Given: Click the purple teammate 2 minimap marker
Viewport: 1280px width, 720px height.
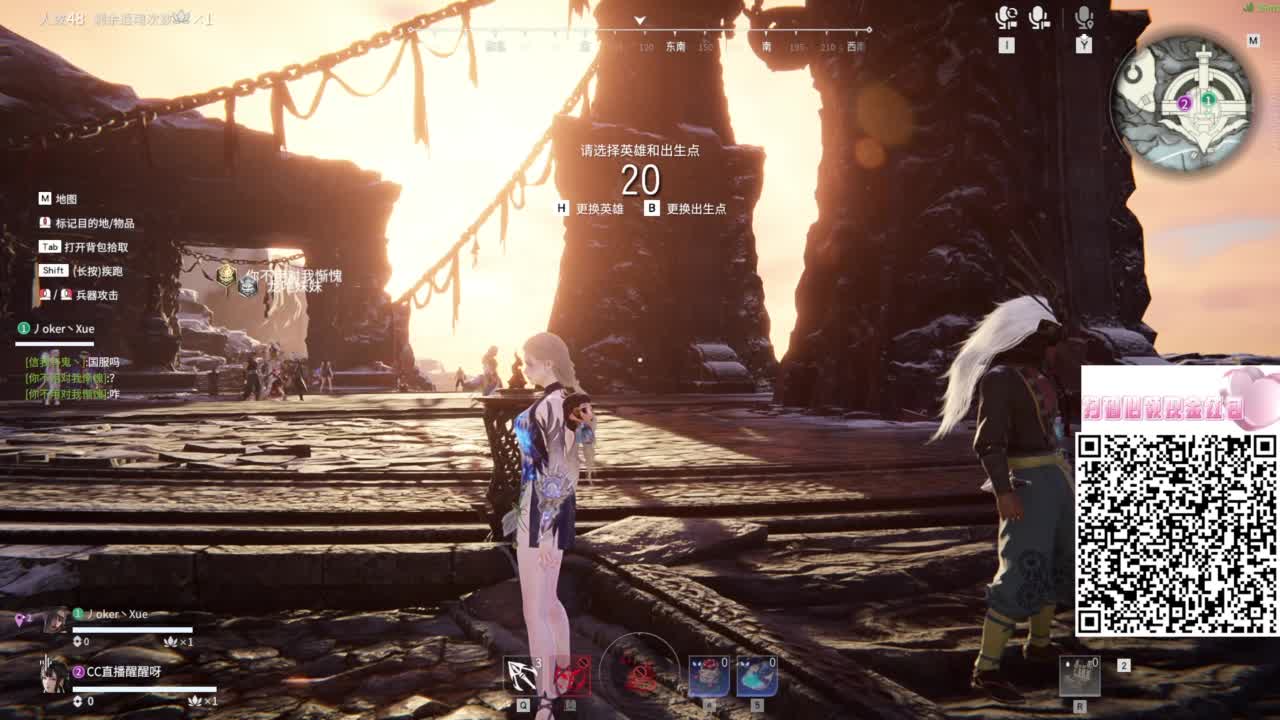Looking at the screenshot, I should coord(1185,103).
